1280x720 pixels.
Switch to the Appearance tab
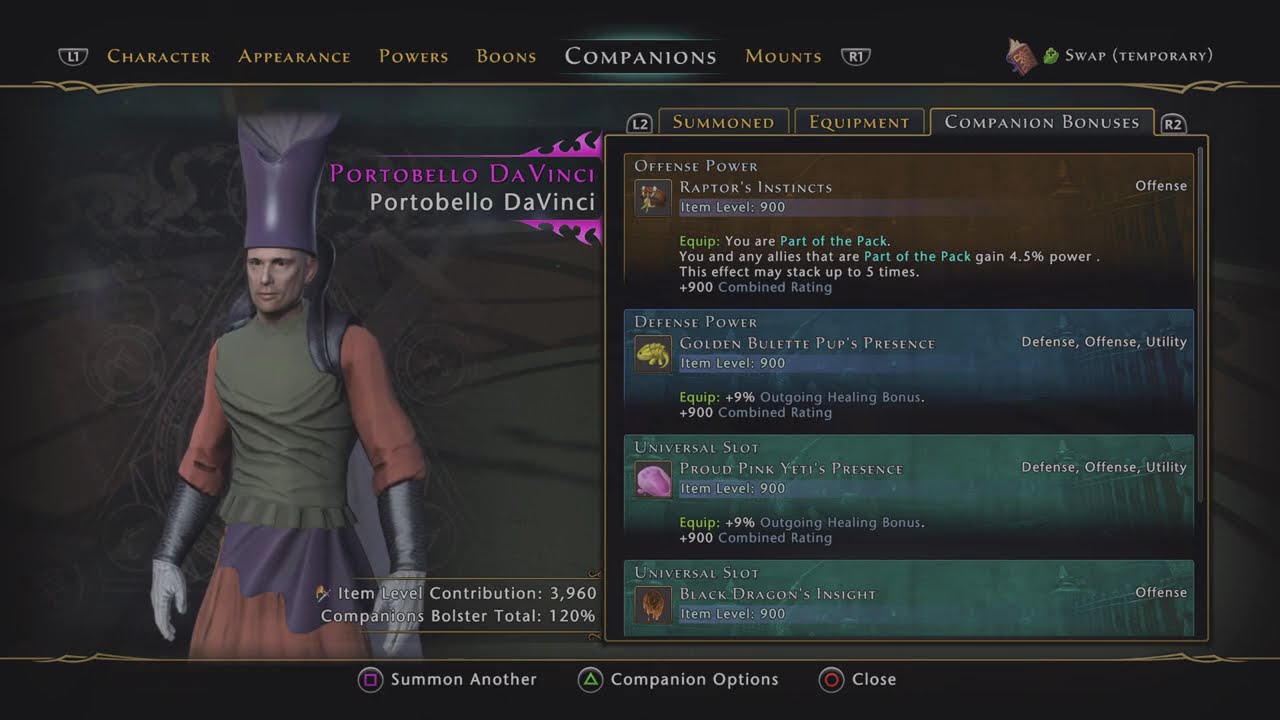click(294, 56)
